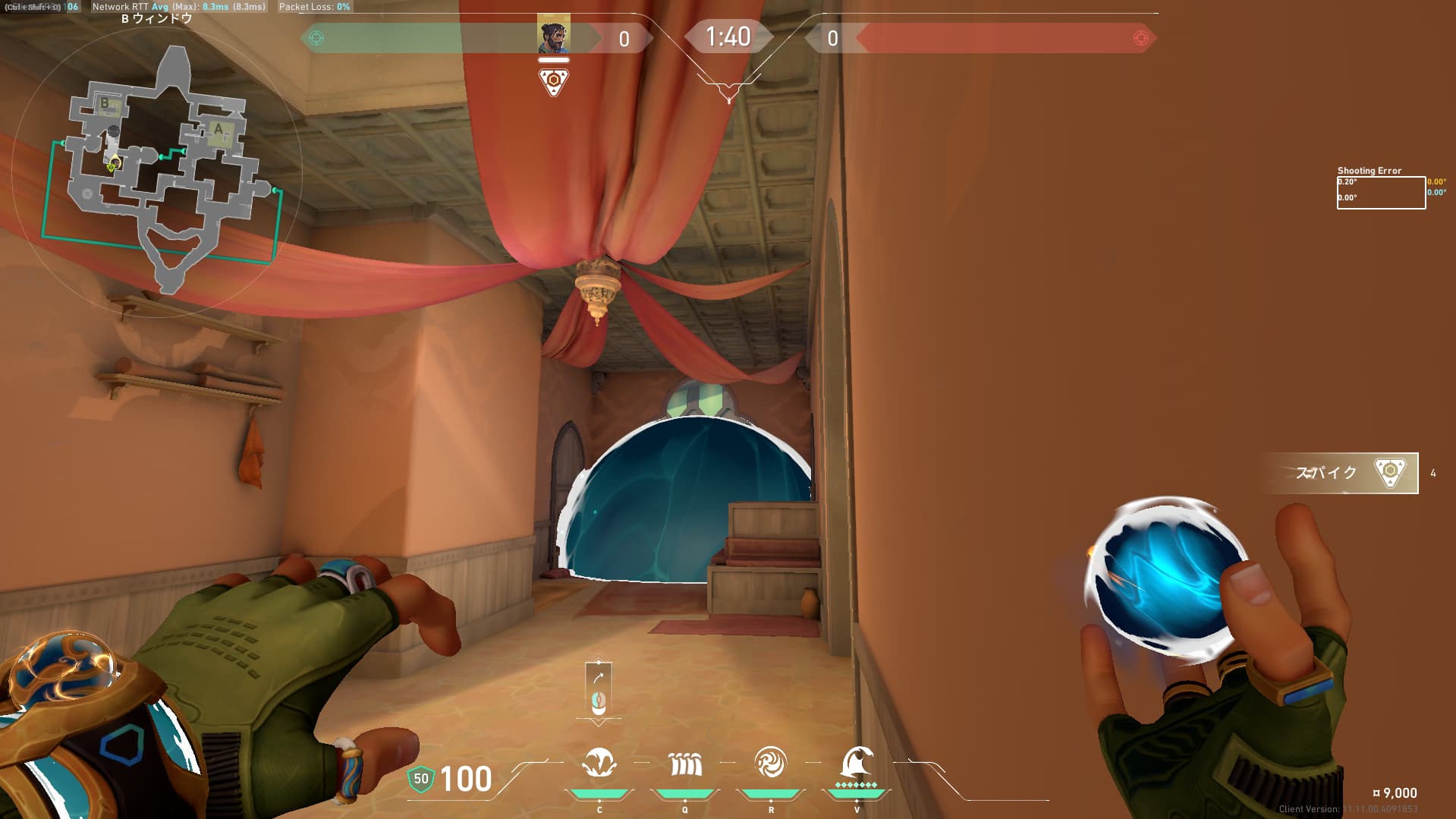Activate the water splash ability icon
The height and width of the screenshot is (819, 1456).
599,763
